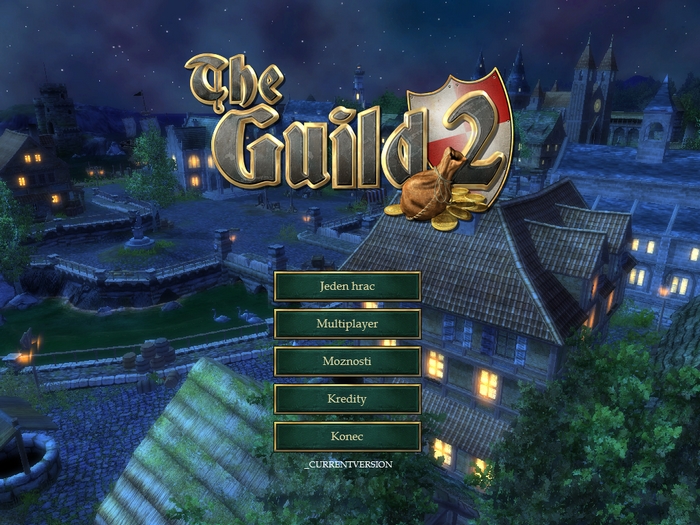
Task: Start a single-player game via Jeden hrac
Action: (x=347, y=286)
